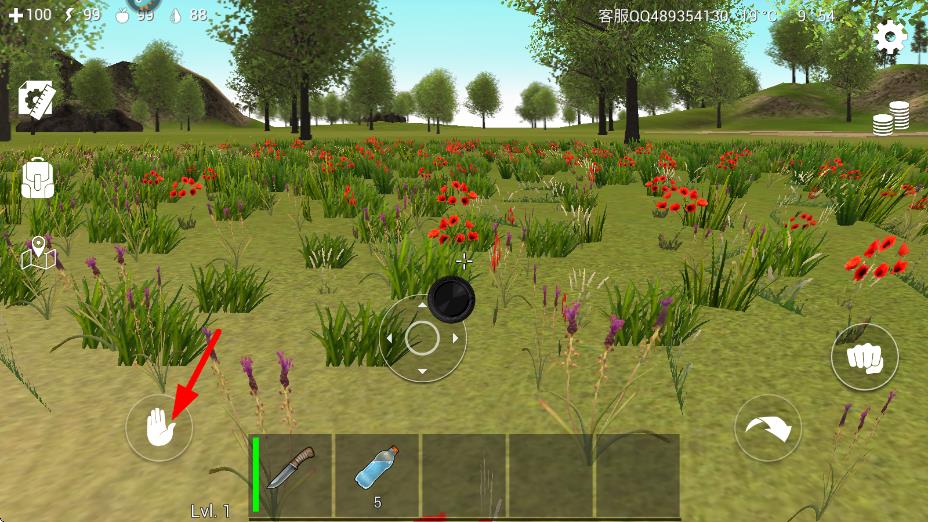928x522 pixels.
Task: Open the settings gear menu
Action: click(x=889, y=38)
